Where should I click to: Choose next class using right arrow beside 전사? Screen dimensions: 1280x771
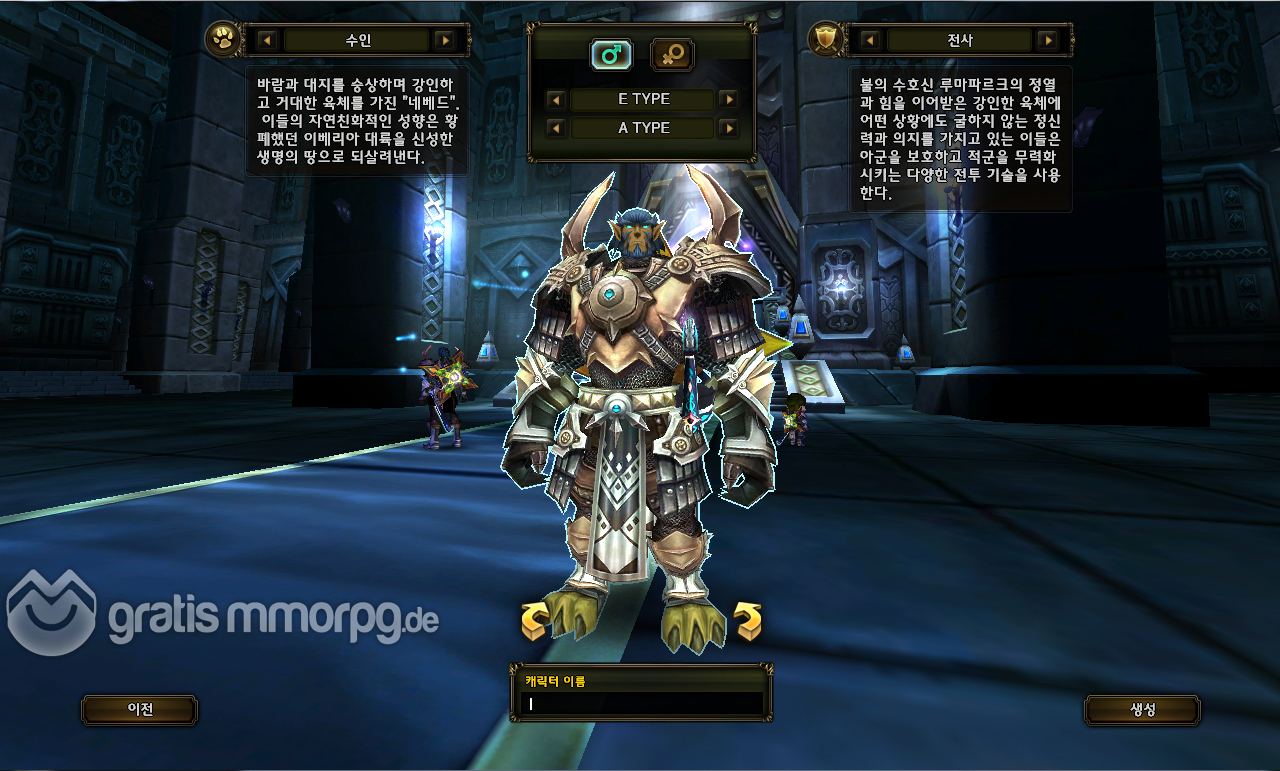(1047, 40)
